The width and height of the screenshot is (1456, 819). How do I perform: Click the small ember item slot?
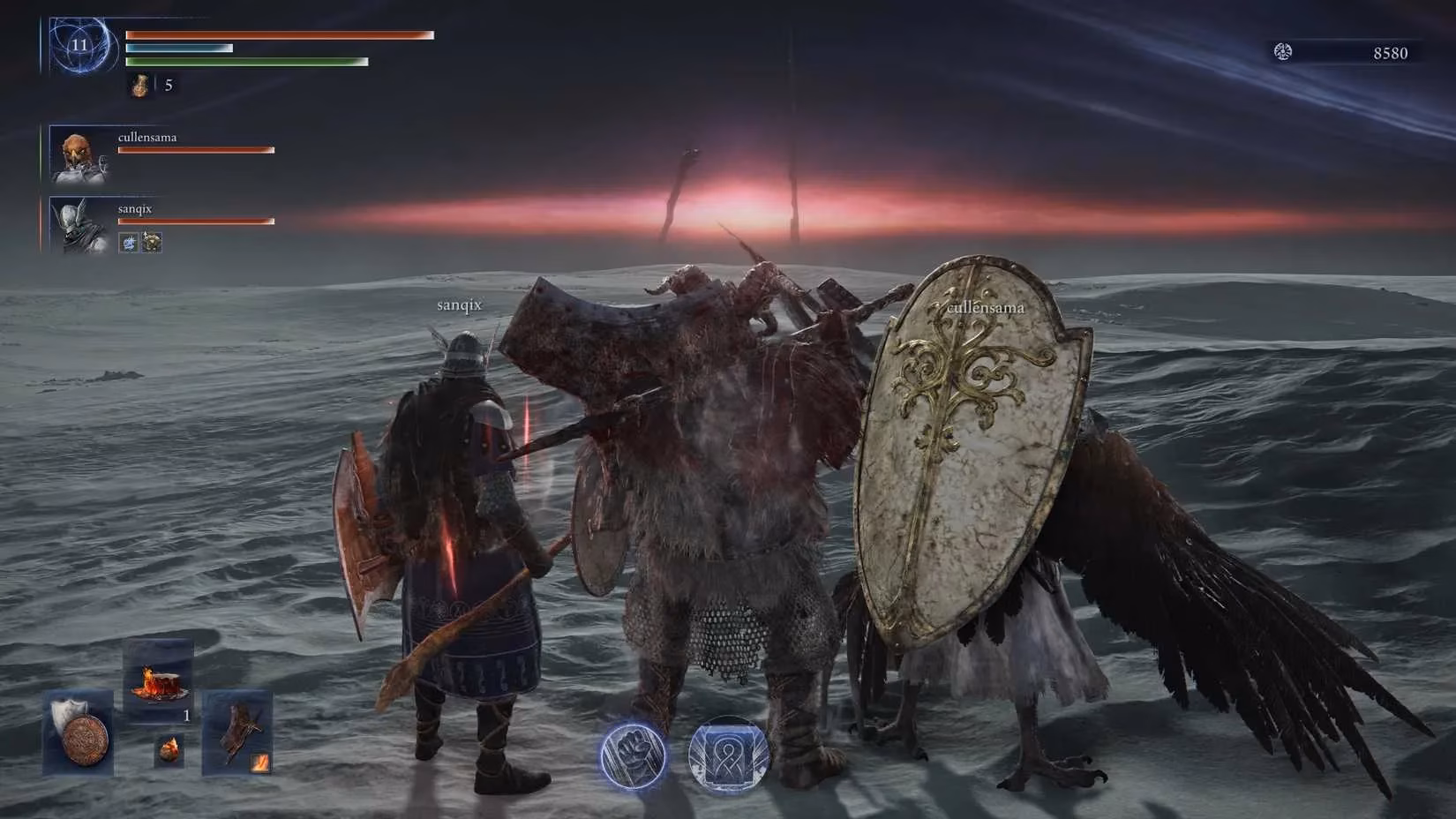(170, 750)
